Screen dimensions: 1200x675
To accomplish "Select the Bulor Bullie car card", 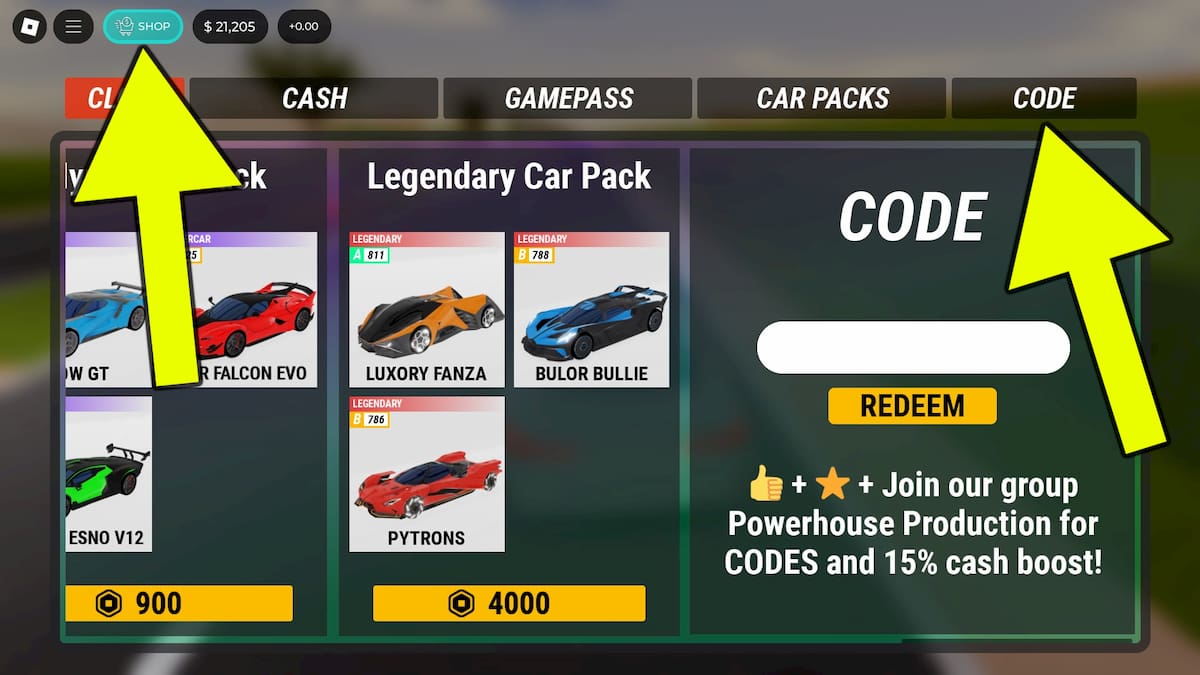I will click(591, 310).
